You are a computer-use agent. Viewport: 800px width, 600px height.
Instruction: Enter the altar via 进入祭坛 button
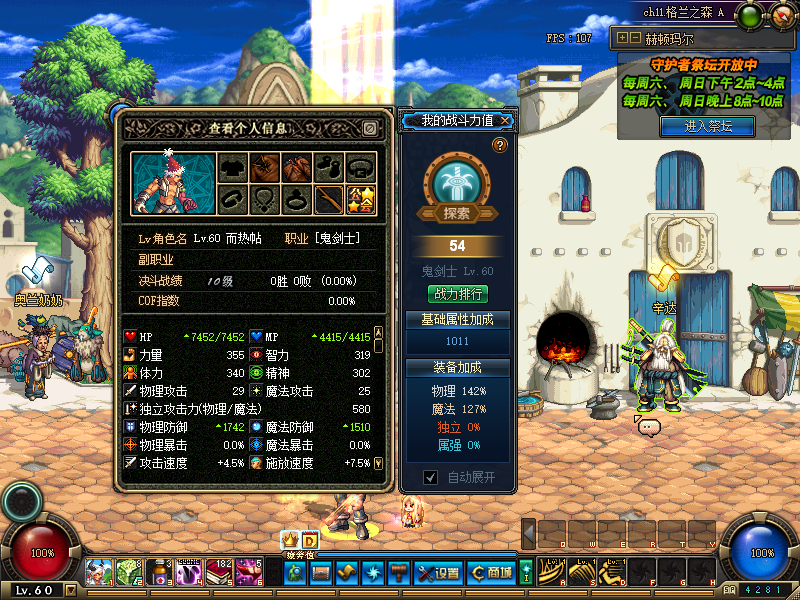tap(708, 126)
